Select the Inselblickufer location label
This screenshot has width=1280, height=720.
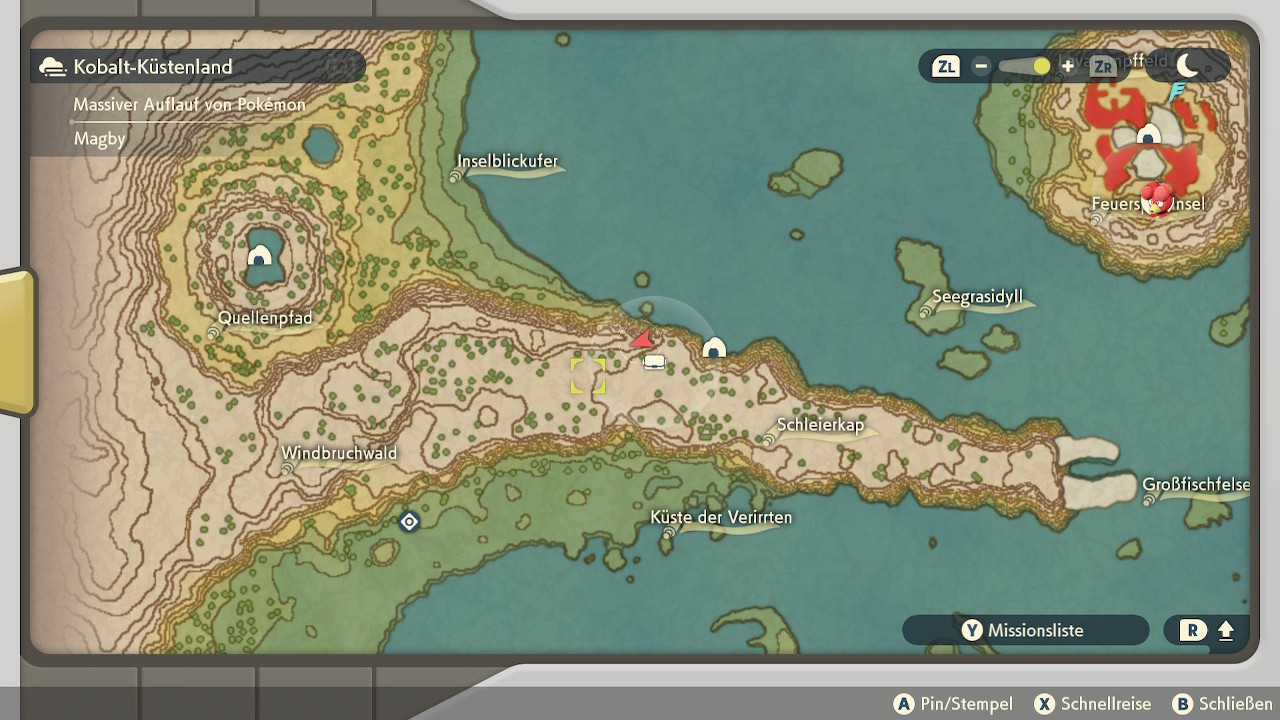507,161
